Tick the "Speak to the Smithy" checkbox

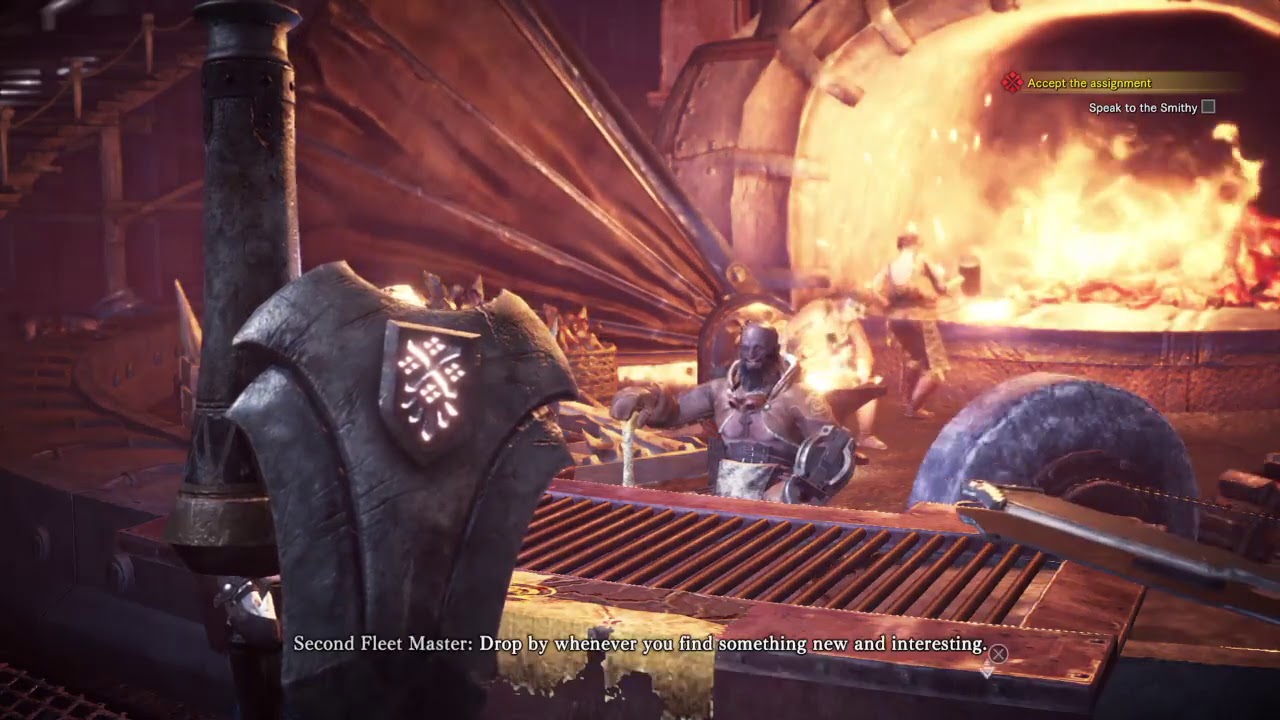click(x=1208, y=107)
